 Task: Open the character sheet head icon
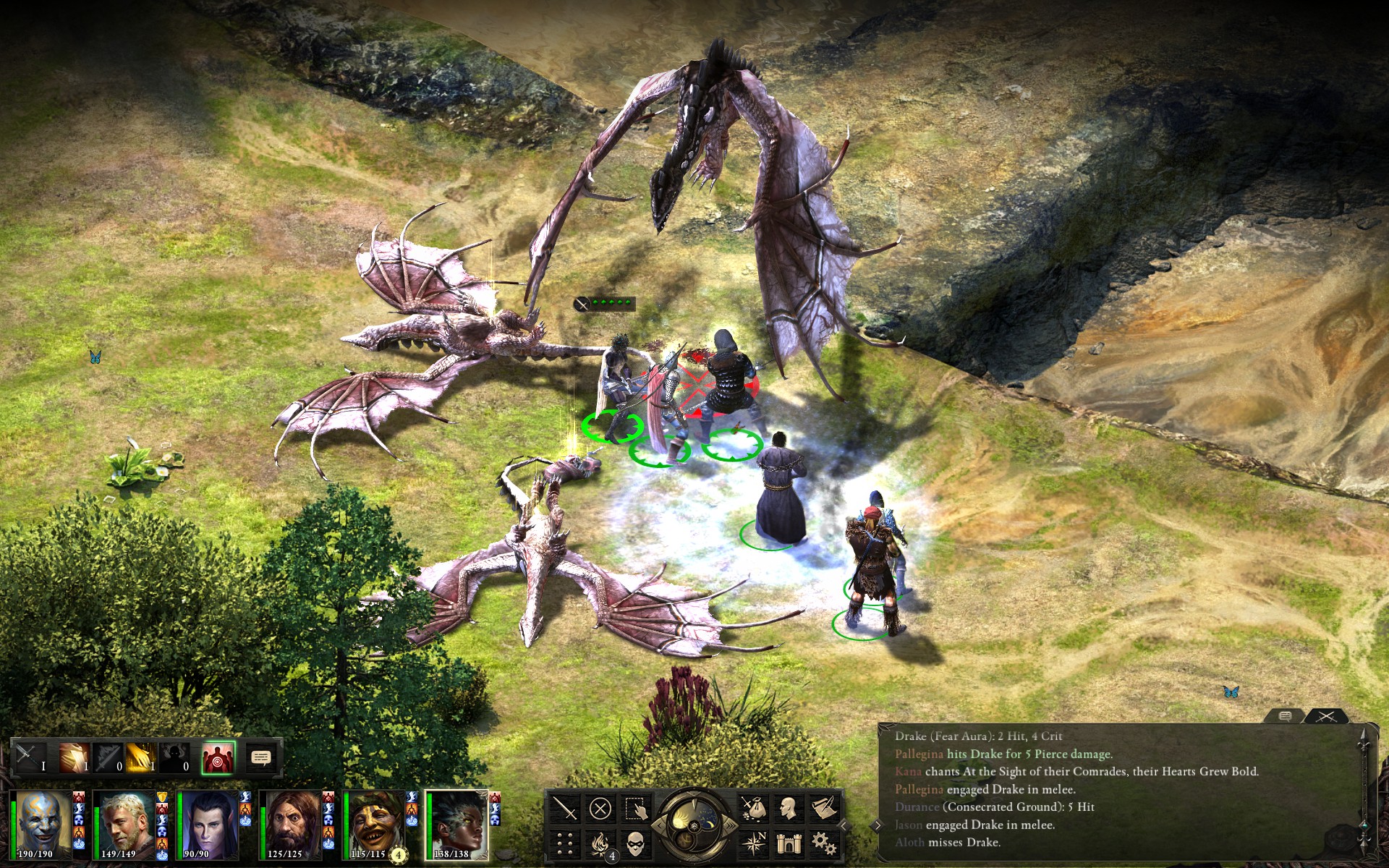point(789,808)
